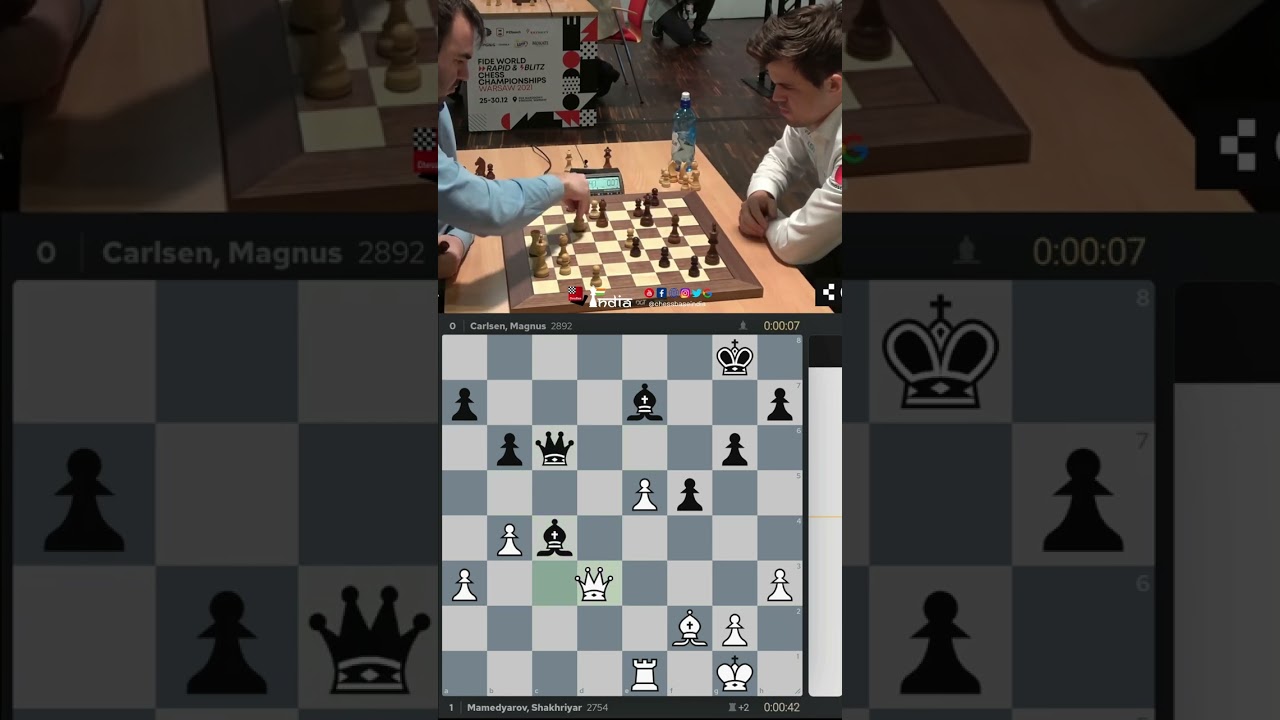Click the YouTube icon in the stream overlay

(x=649, y=293)
